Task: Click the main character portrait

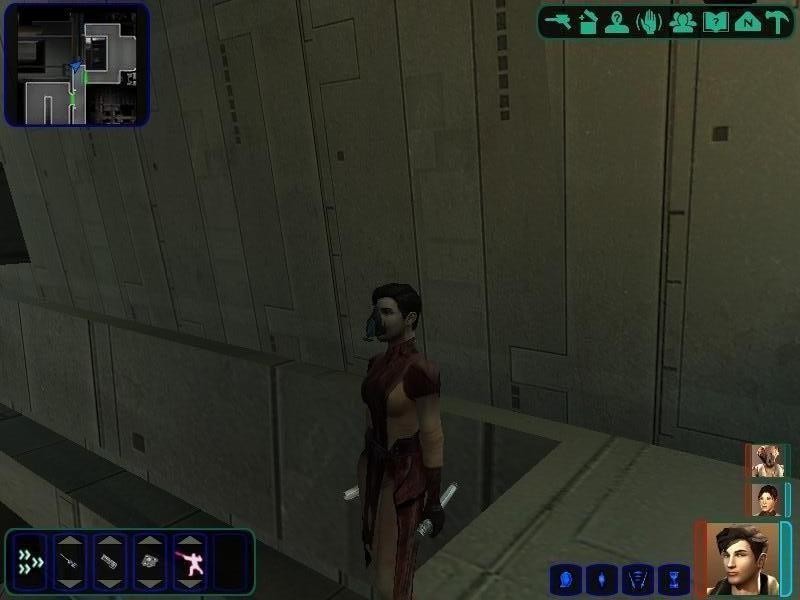Action: coord(742,558)
